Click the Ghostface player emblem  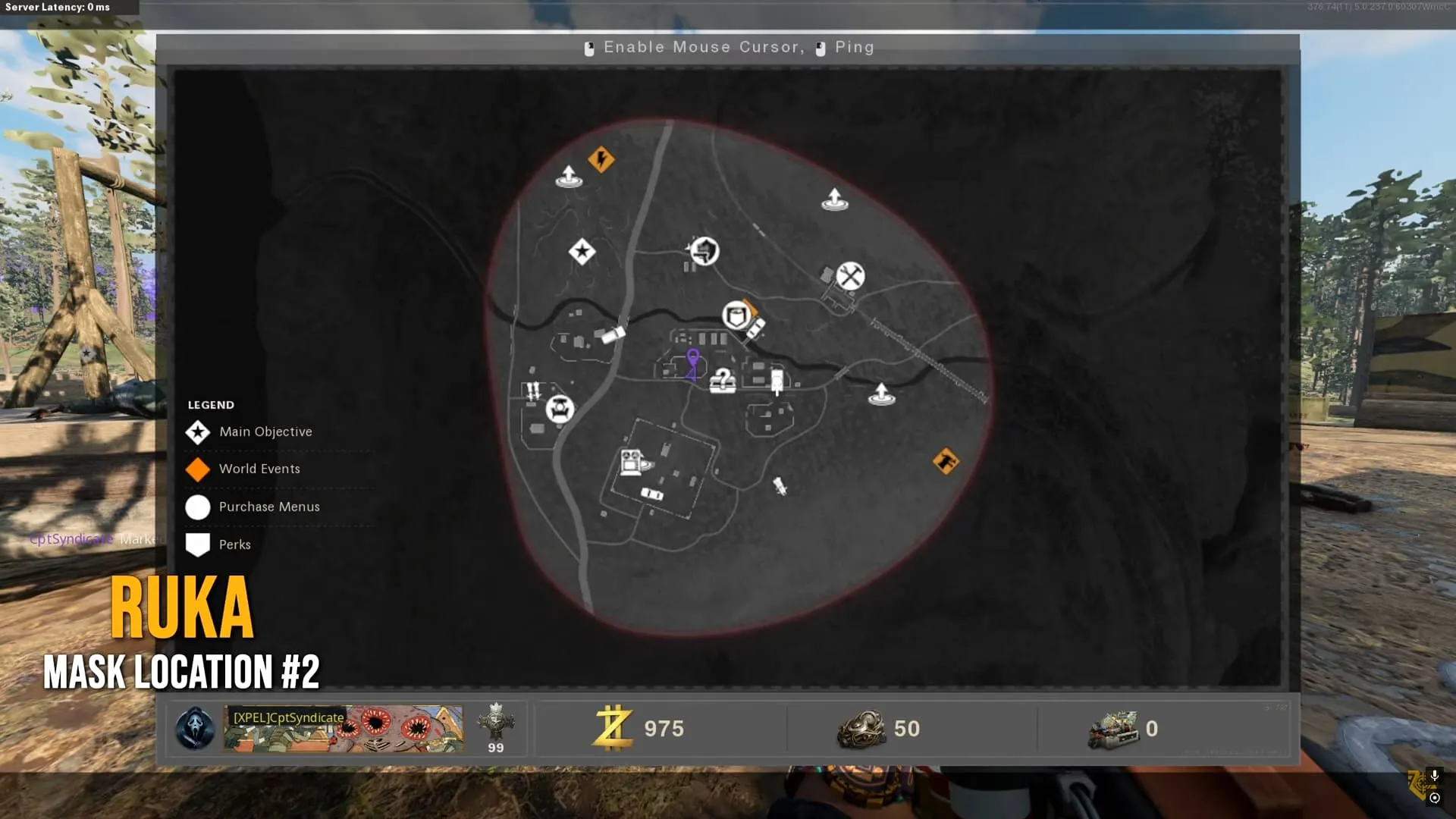[195, 729]
